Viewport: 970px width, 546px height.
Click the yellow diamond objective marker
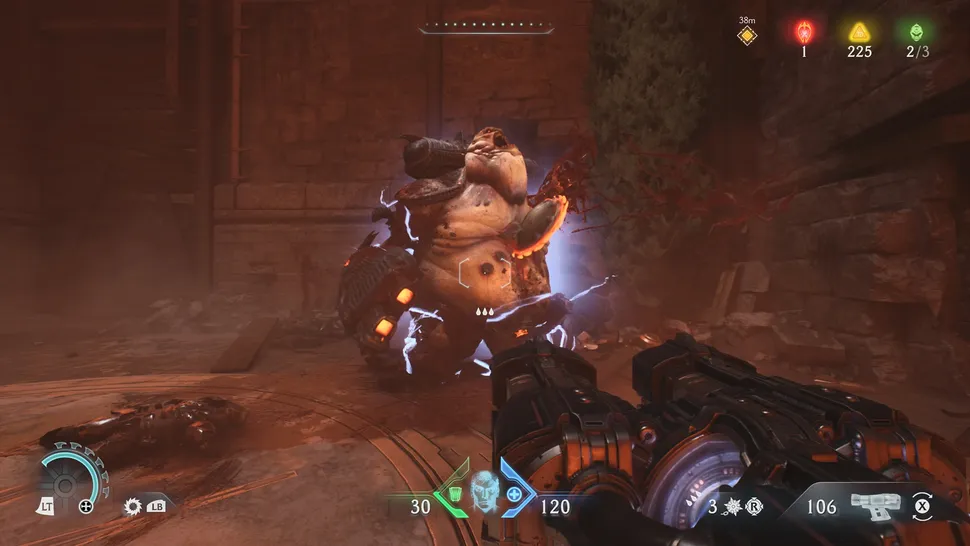(x=746, y=37)
